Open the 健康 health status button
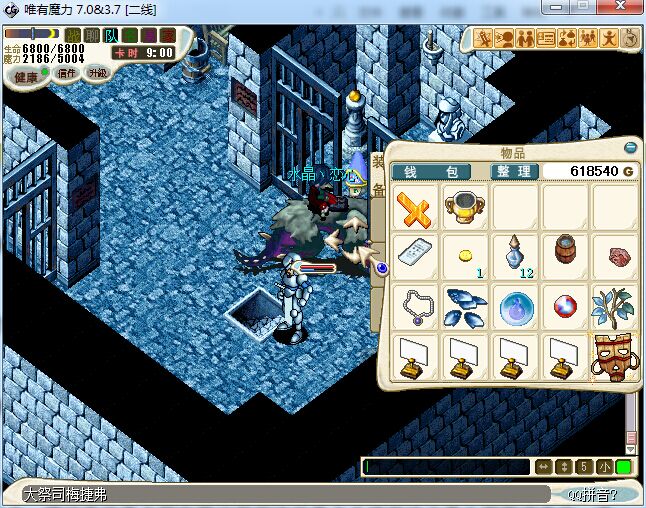 coord(28,77)
